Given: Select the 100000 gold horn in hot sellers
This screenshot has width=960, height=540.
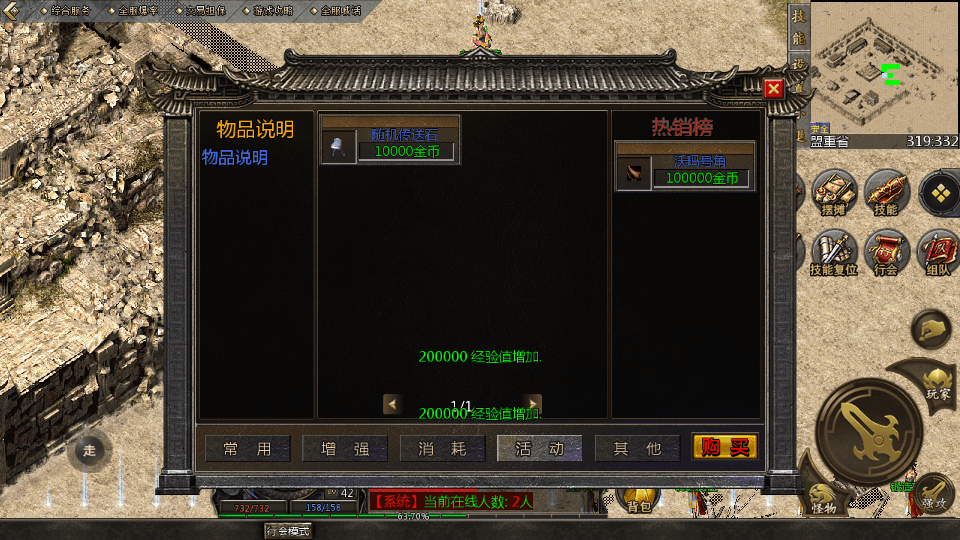Looking at the screenshot, I should tap(685, 166).
